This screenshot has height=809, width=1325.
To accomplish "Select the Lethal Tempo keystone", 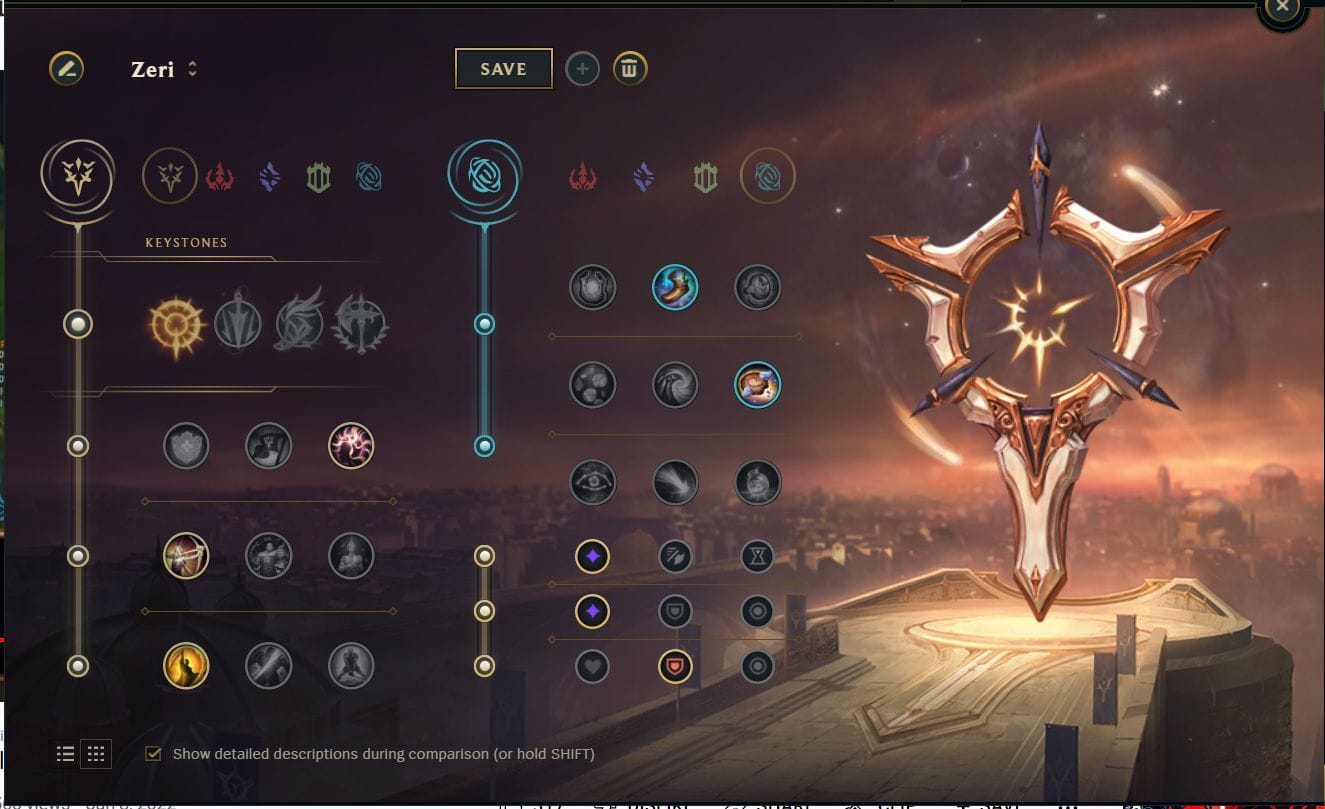I will tap(237, 322).
